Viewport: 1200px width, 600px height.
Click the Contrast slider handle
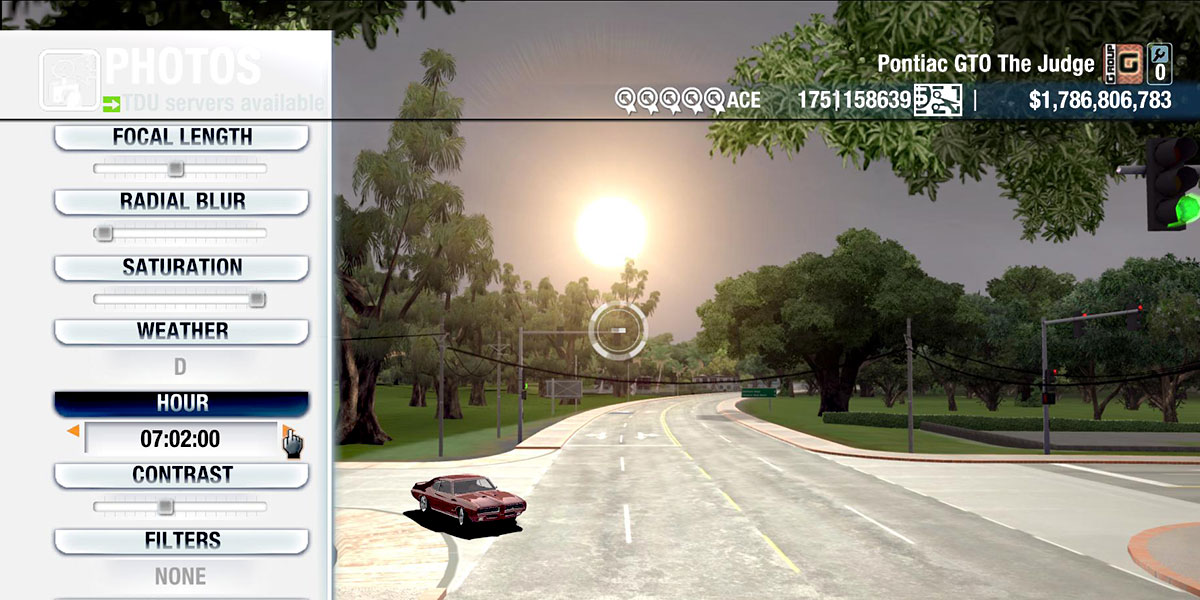pyautogui.click(x=165, y=507)
